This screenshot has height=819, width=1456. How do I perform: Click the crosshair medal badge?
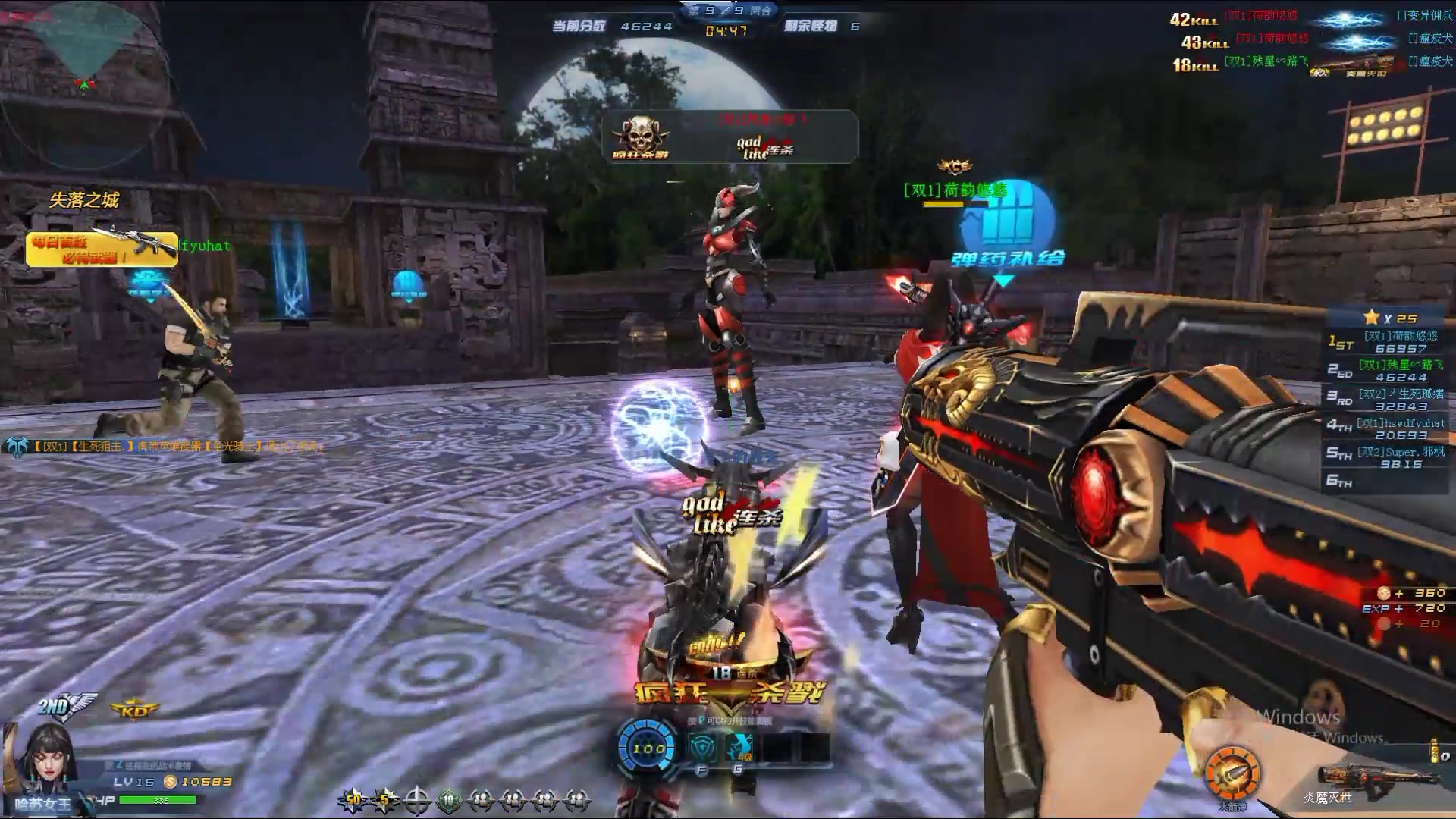[417, 799]
